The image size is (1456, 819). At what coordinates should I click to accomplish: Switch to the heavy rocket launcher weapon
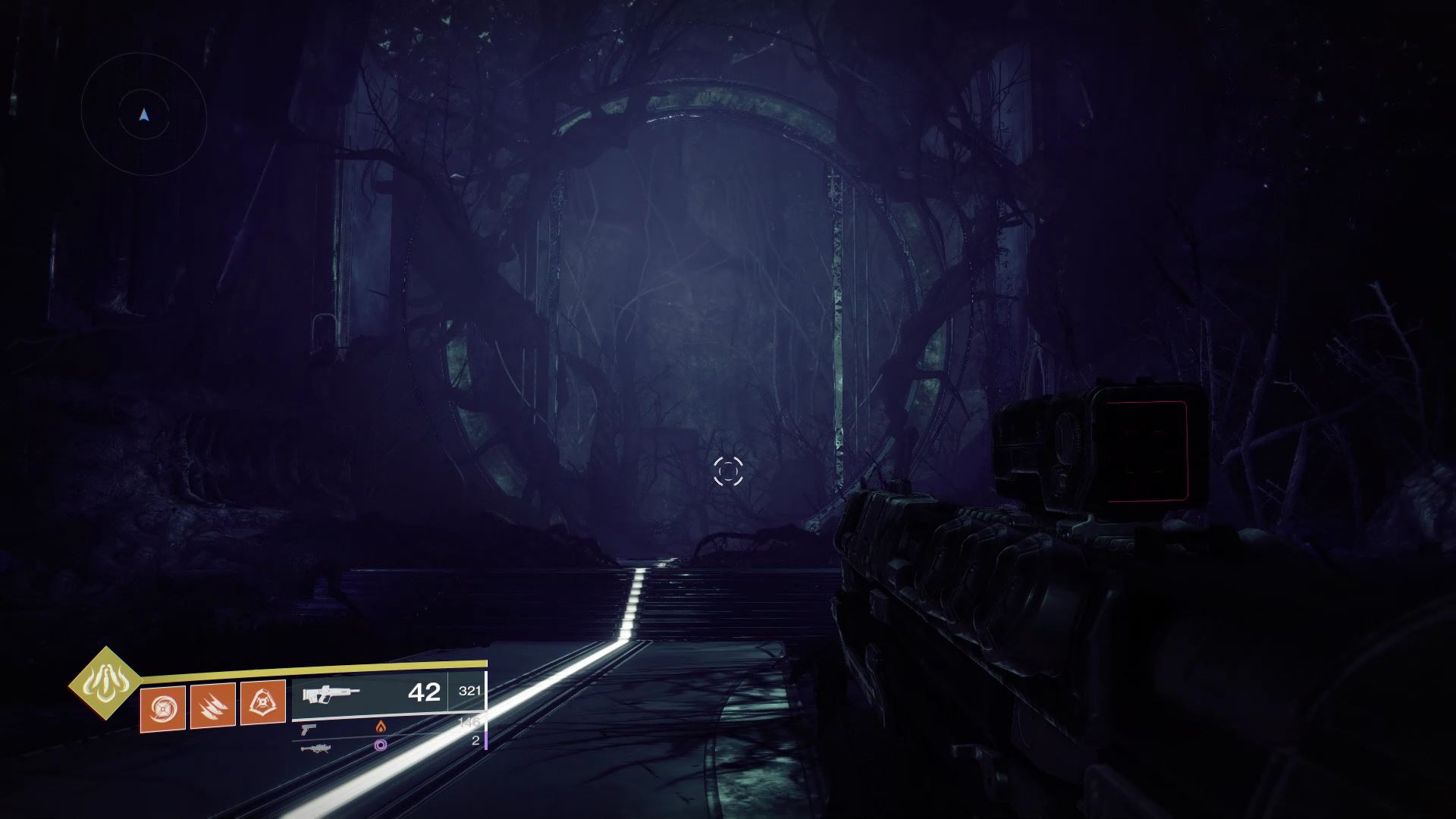click(x=315, y=748)
